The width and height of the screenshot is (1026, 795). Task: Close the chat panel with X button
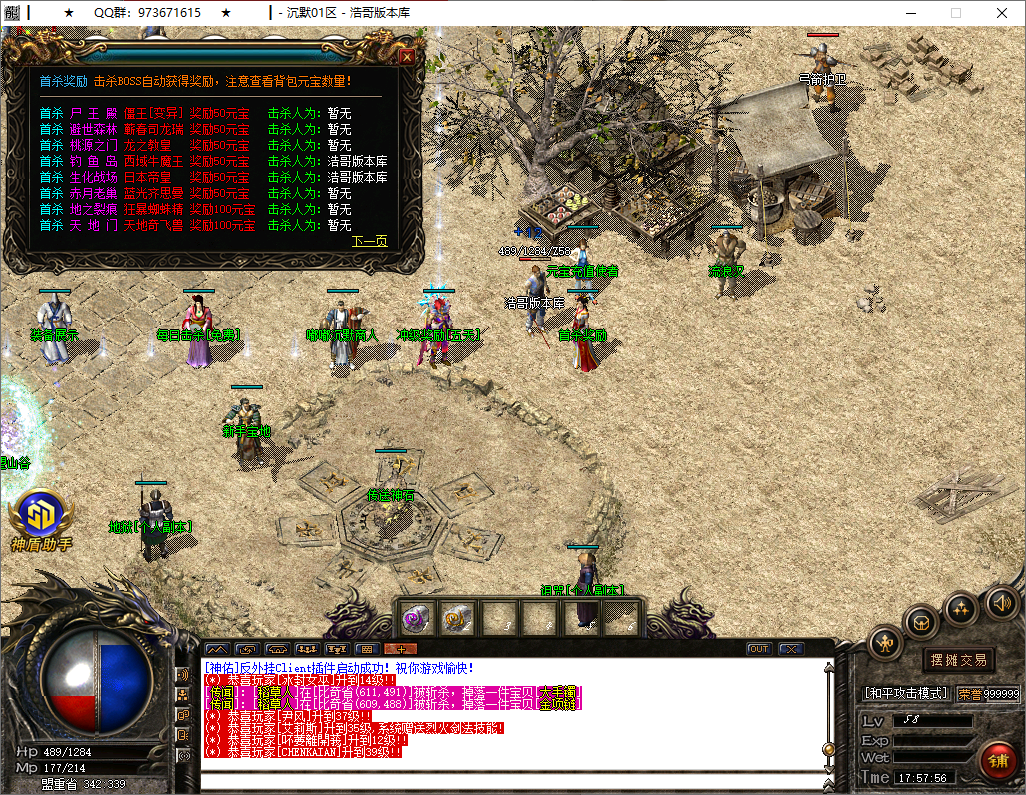coord(790,649)
